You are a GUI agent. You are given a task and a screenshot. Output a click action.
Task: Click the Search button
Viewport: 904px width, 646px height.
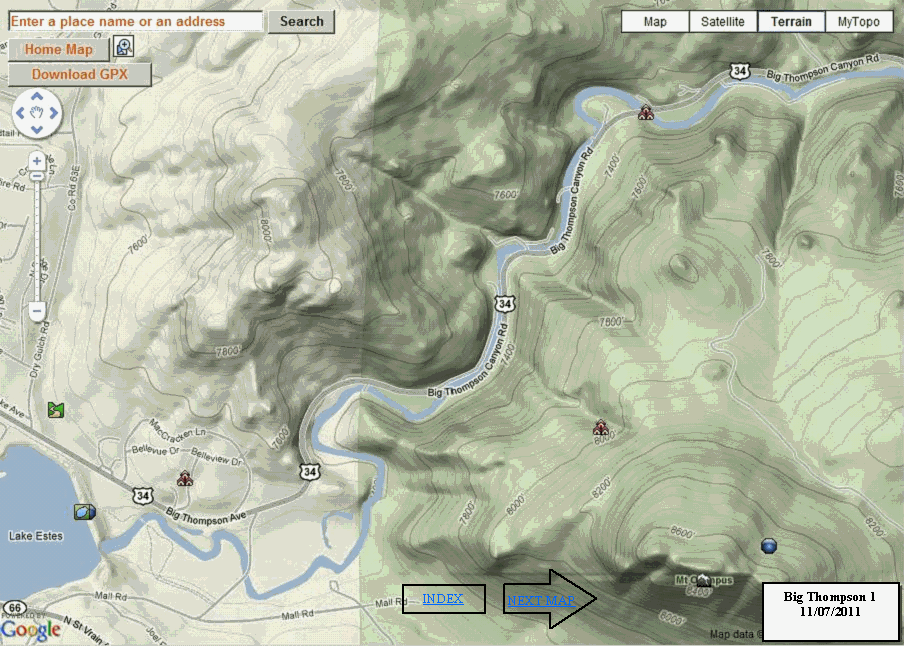tap(301, 21)
